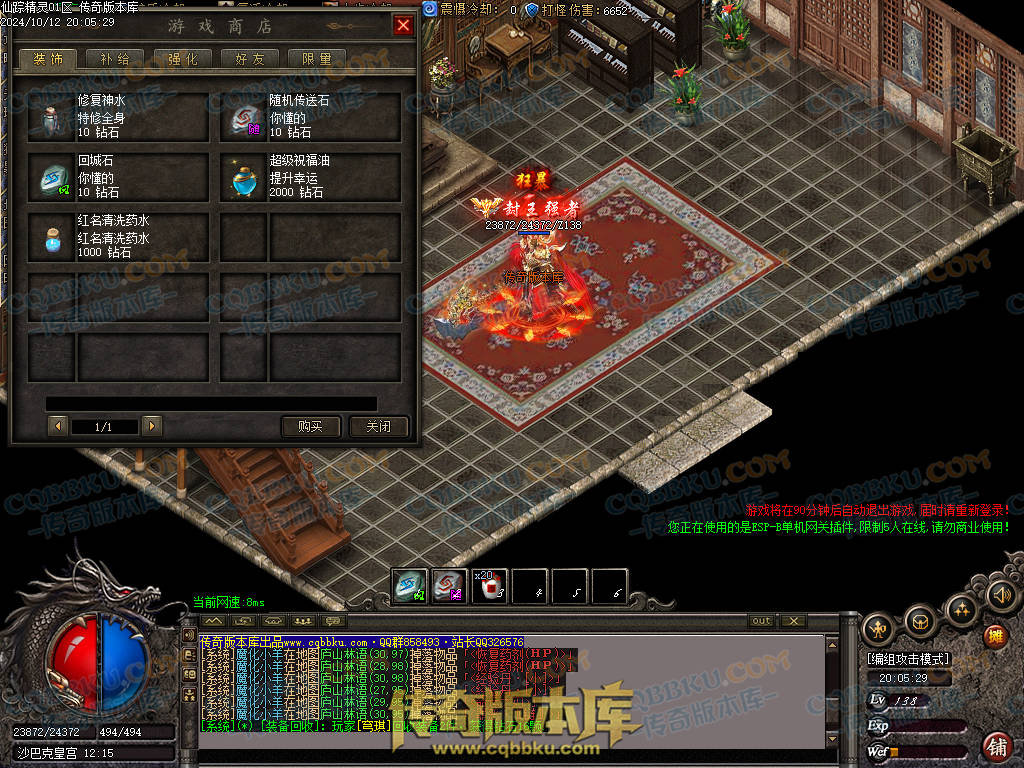The width and height of the screenshot is (1024, 768).
Task: Click the 购买 buy button
Action: 311,427
